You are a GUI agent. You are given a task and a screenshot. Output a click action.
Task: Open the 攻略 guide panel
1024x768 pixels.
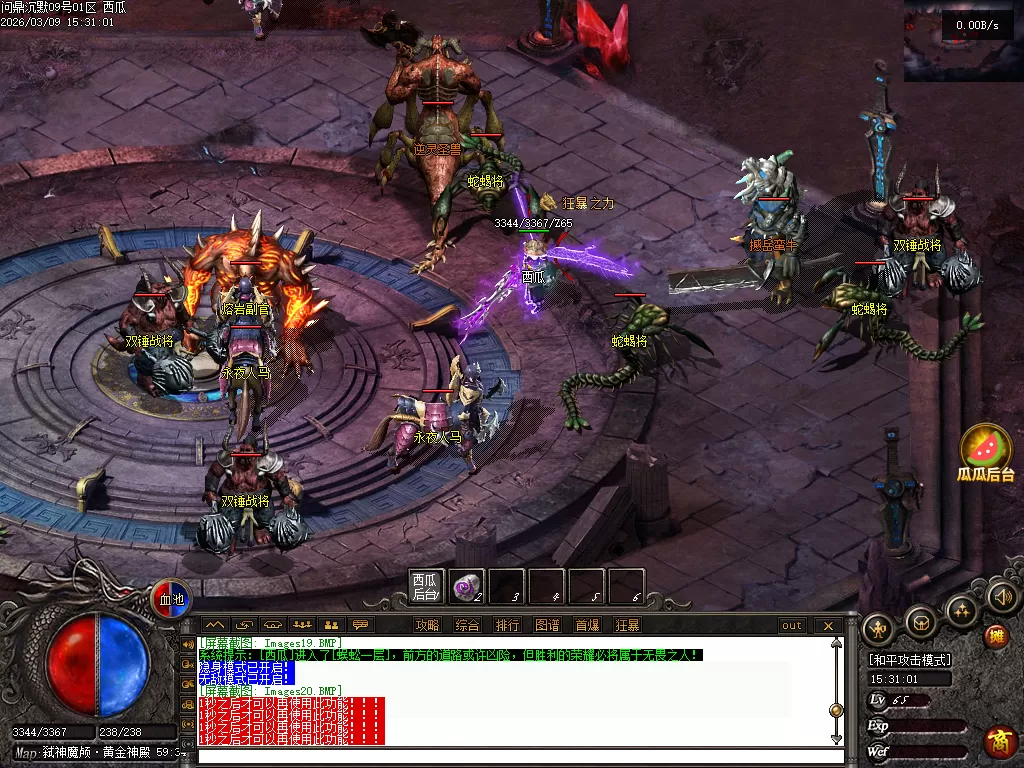pyautogui.click(x=427, y=626)
